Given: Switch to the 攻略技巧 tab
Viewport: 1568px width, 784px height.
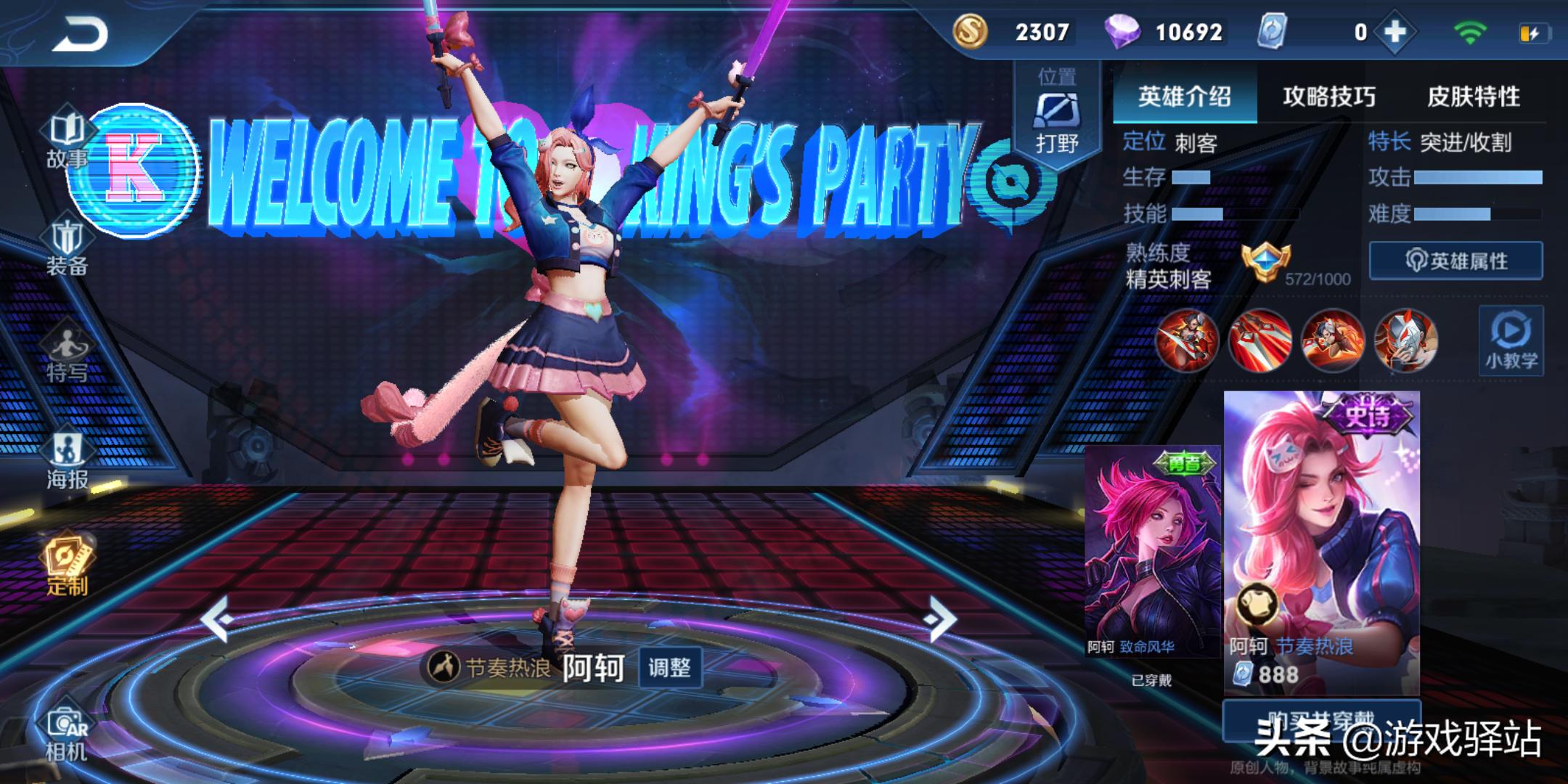Looking at the screenshot, I should [1328, 97].
